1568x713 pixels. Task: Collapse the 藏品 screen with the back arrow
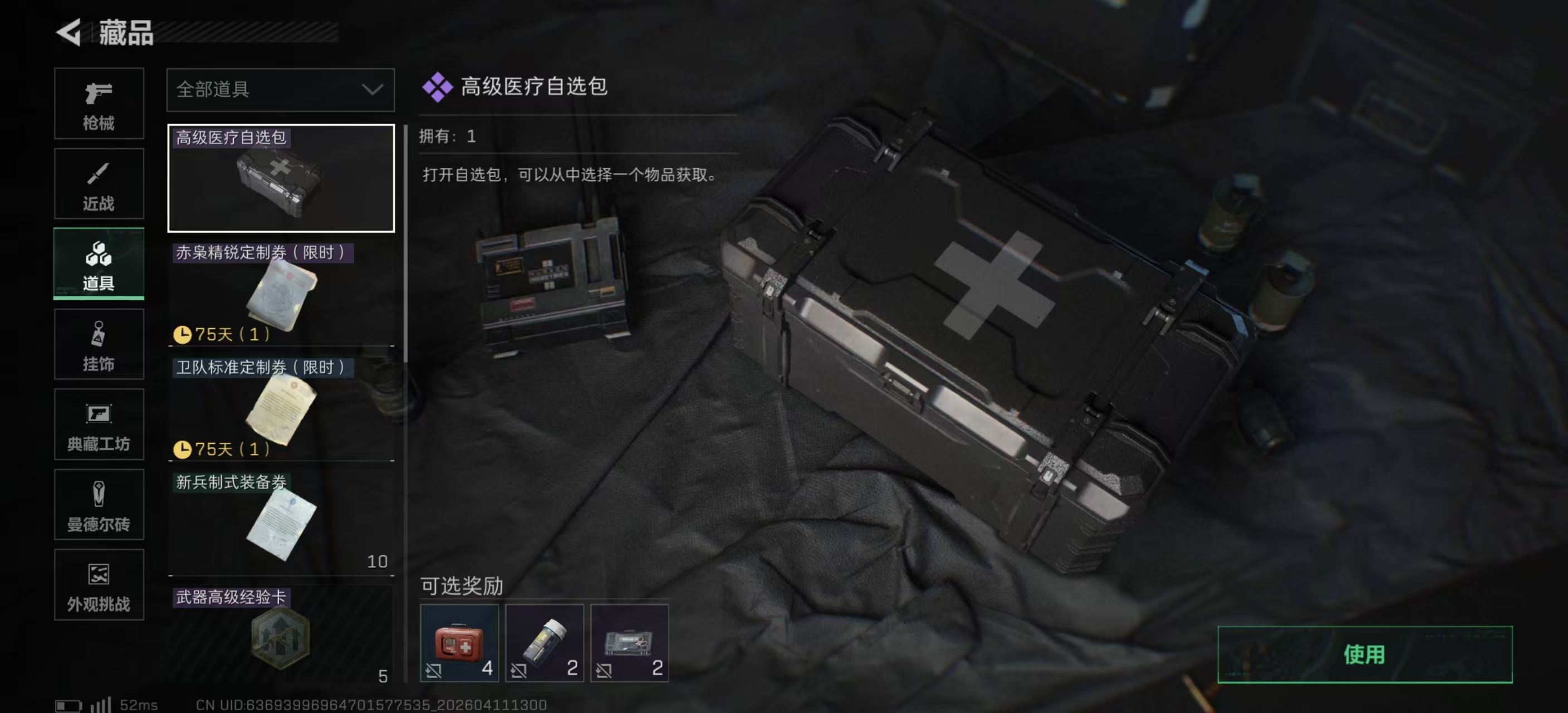(69, 32)
